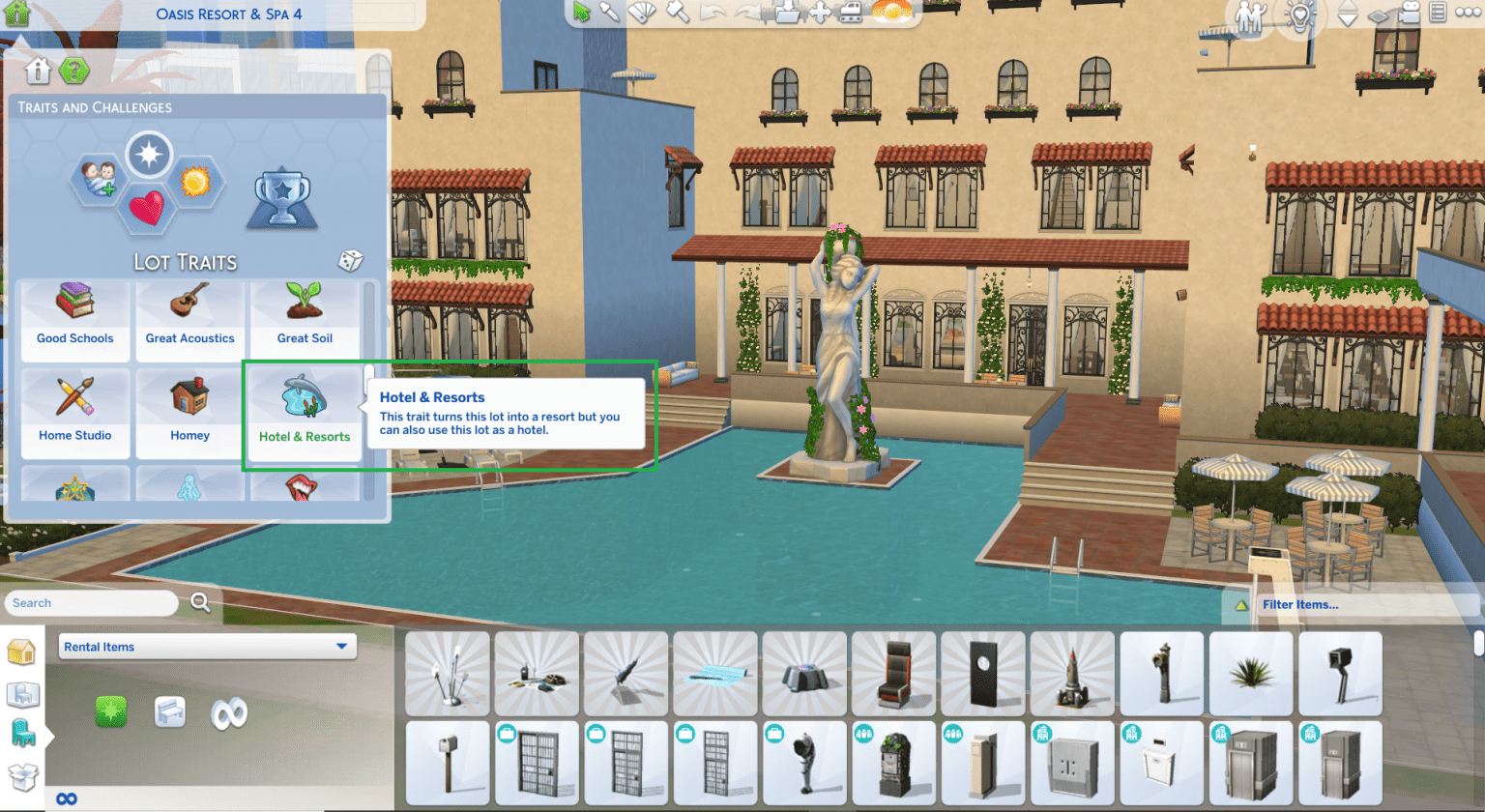Switch to the teal Objects by Function tab
This screenshot has width=1485, height=812.
point(21,732)
